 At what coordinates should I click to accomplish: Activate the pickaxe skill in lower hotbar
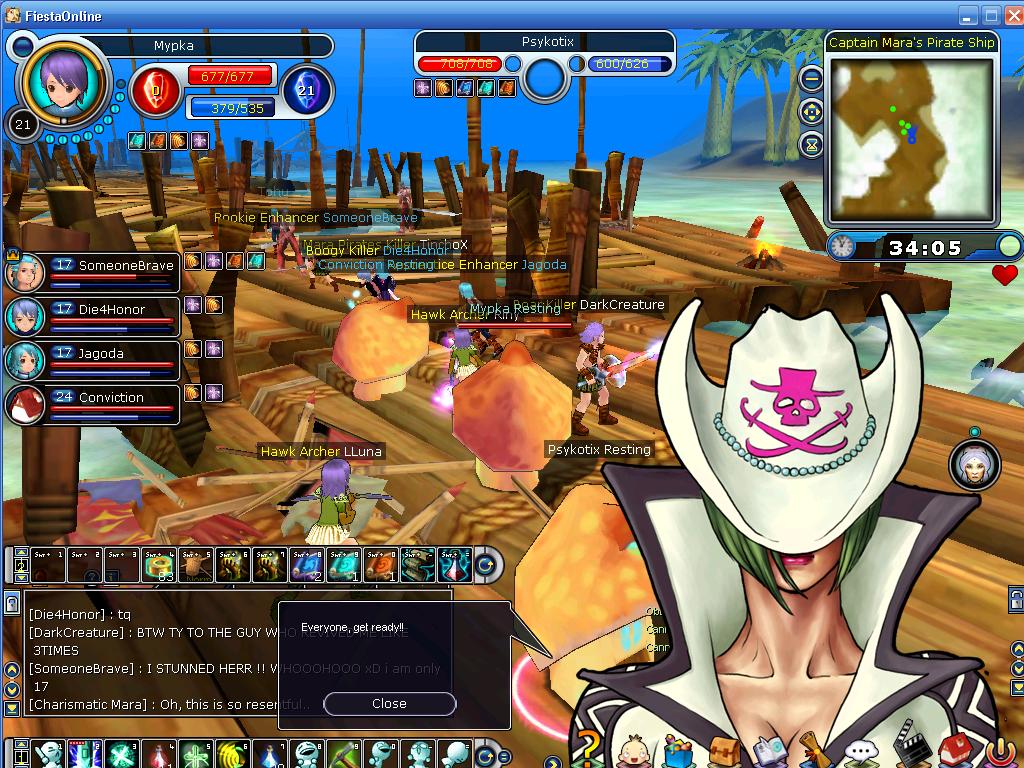(x=343, y=753)
